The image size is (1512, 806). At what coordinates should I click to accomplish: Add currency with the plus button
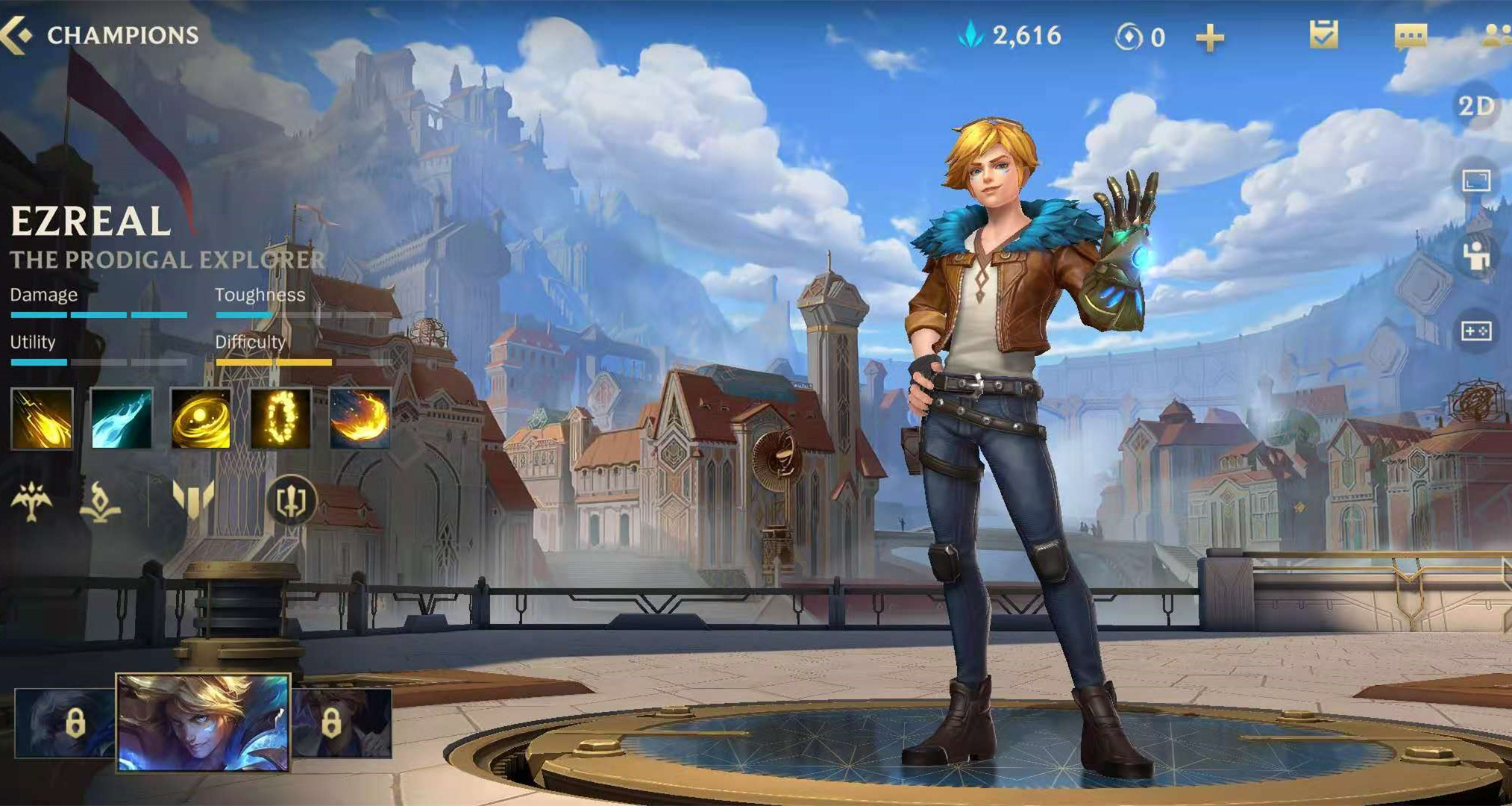point(1209,37)
